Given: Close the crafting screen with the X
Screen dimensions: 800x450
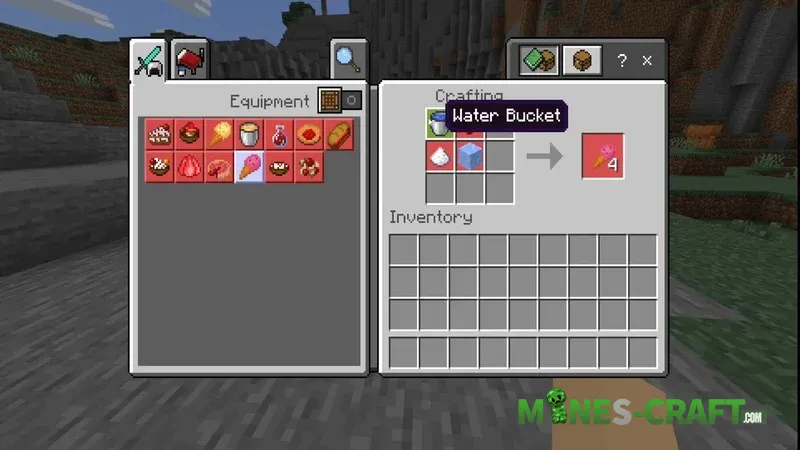Looking at the screenshot, I should click(x=647, y=62).
